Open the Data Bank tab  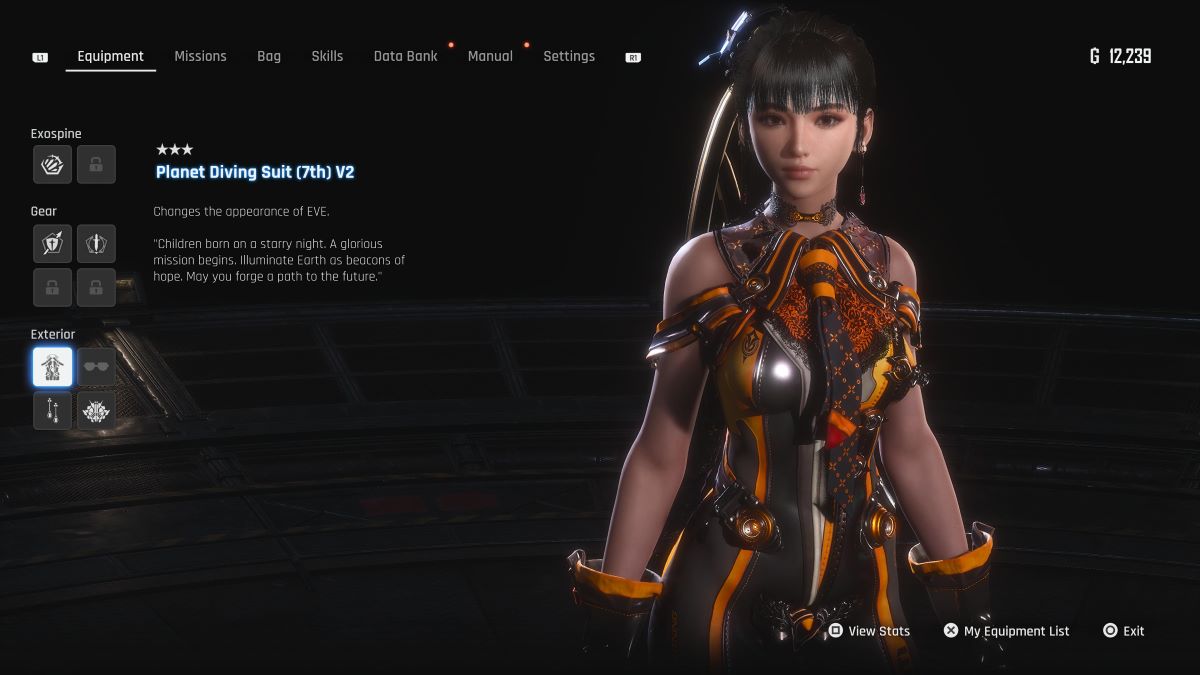405,56
